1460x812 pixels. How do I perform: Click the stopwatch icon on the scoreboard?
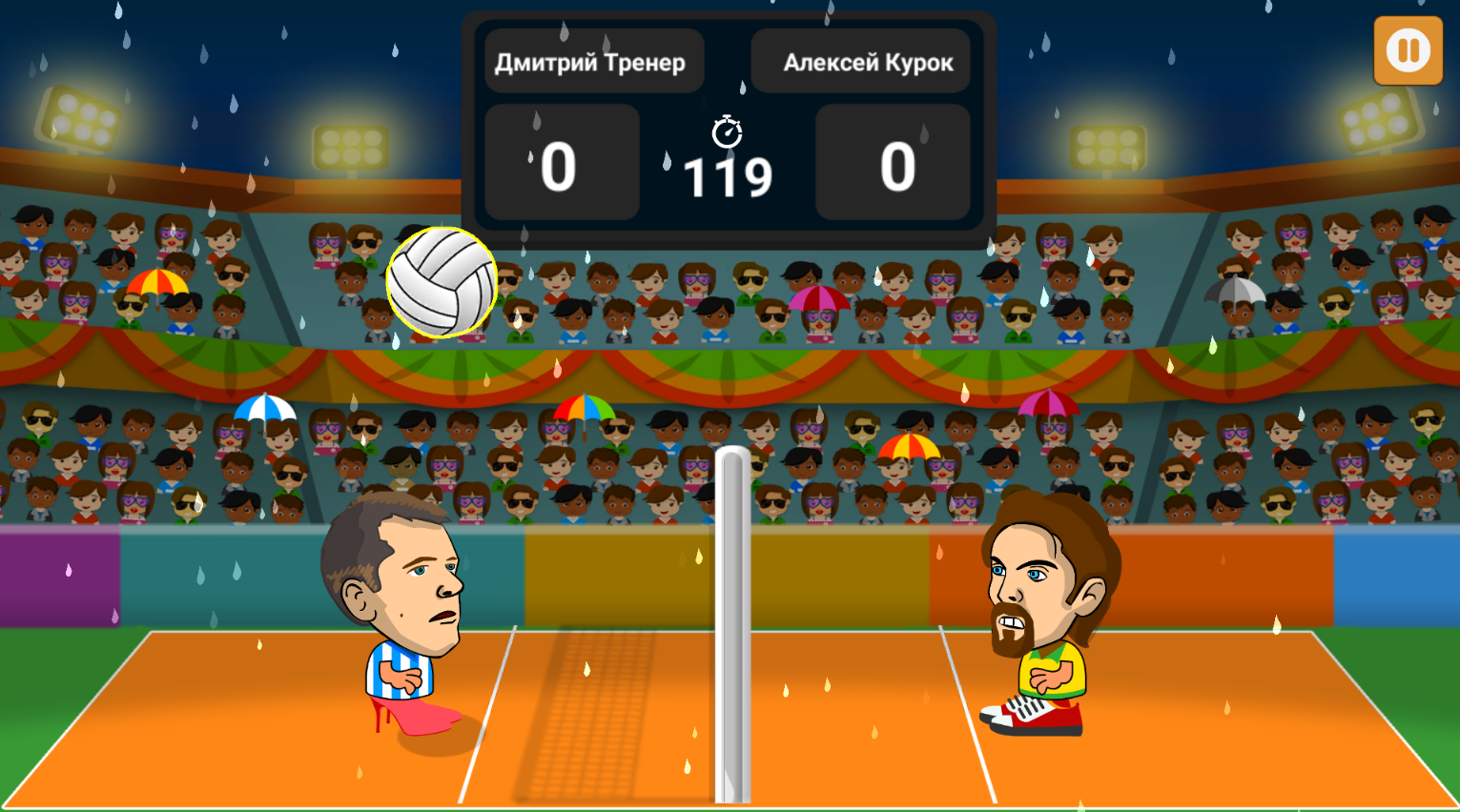click(727, 132)
